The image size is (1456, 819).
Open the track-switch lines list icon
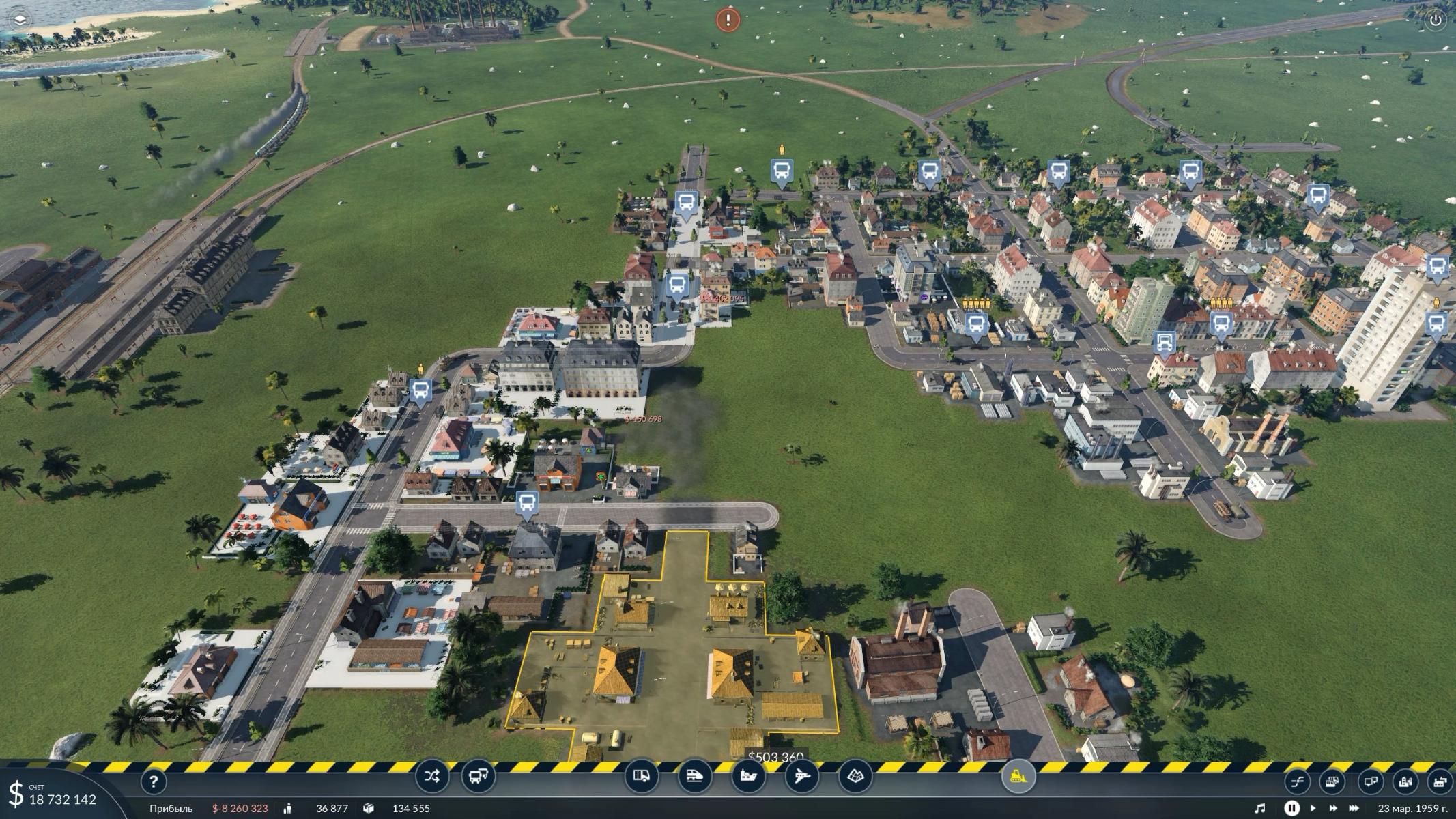tap(1297, 781)
